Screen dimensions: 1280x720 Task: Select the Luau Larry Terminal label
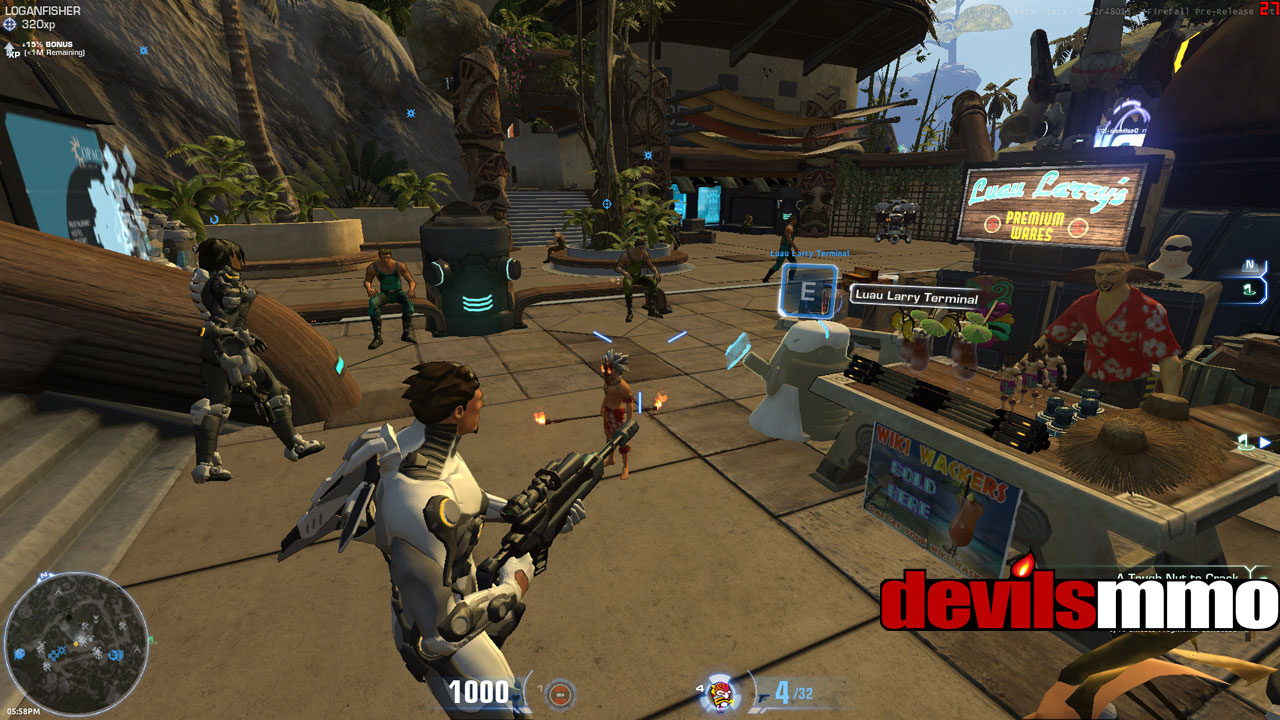point(915,297)
